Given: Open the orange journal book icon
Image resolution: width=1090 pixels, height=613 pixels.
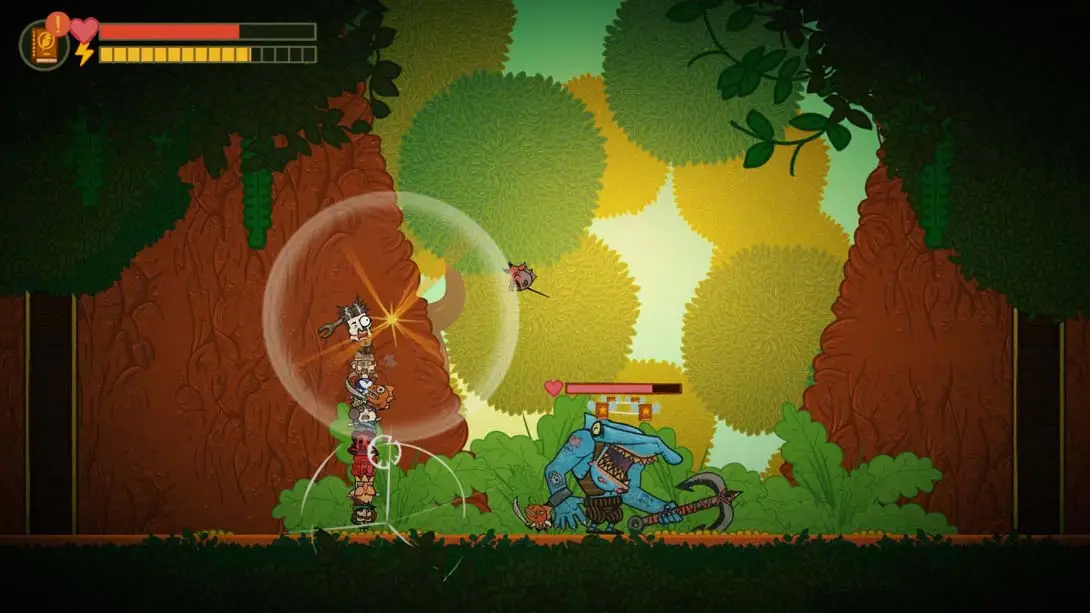Looking at the screenshot, I should [45, 46].
